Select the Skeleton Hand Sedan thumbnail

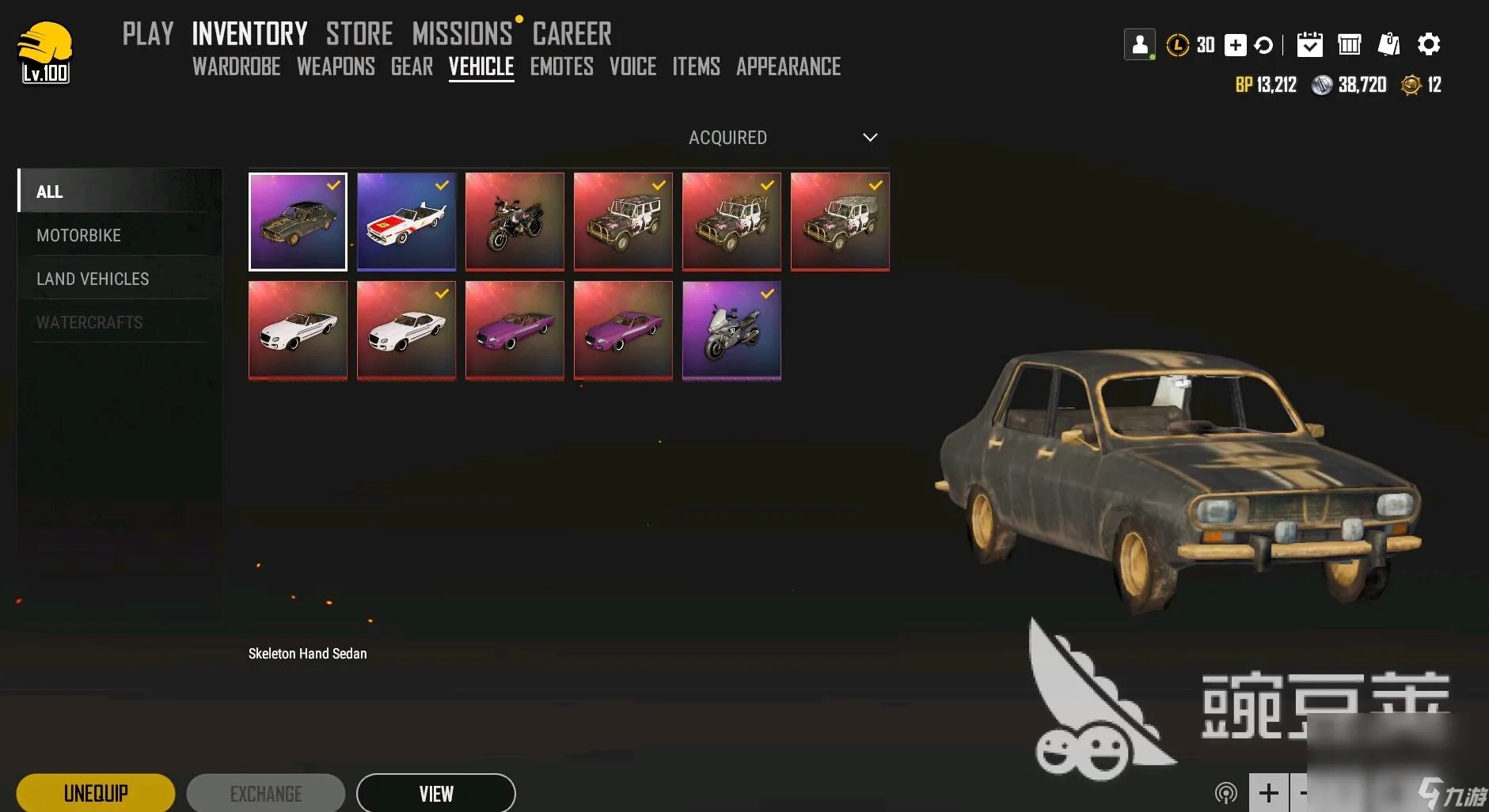[298, 222]
